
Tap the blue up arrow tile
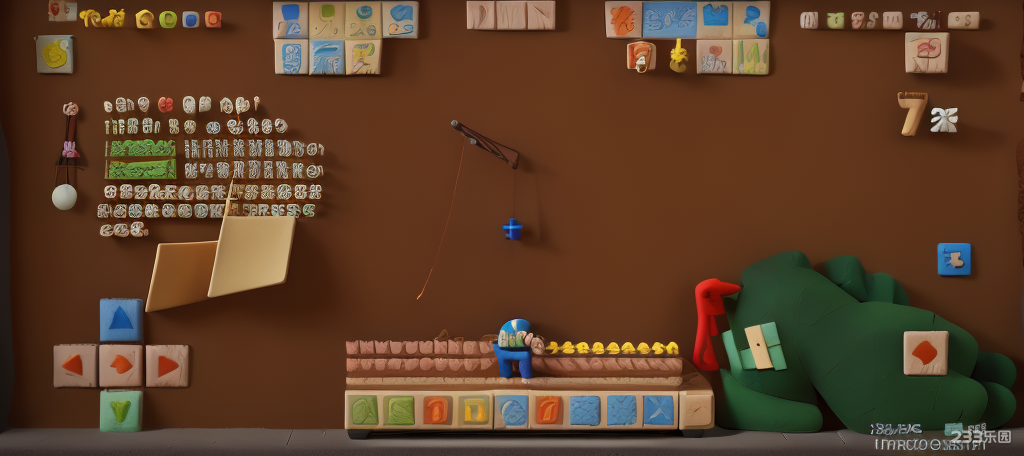click(x=121, y=320)
